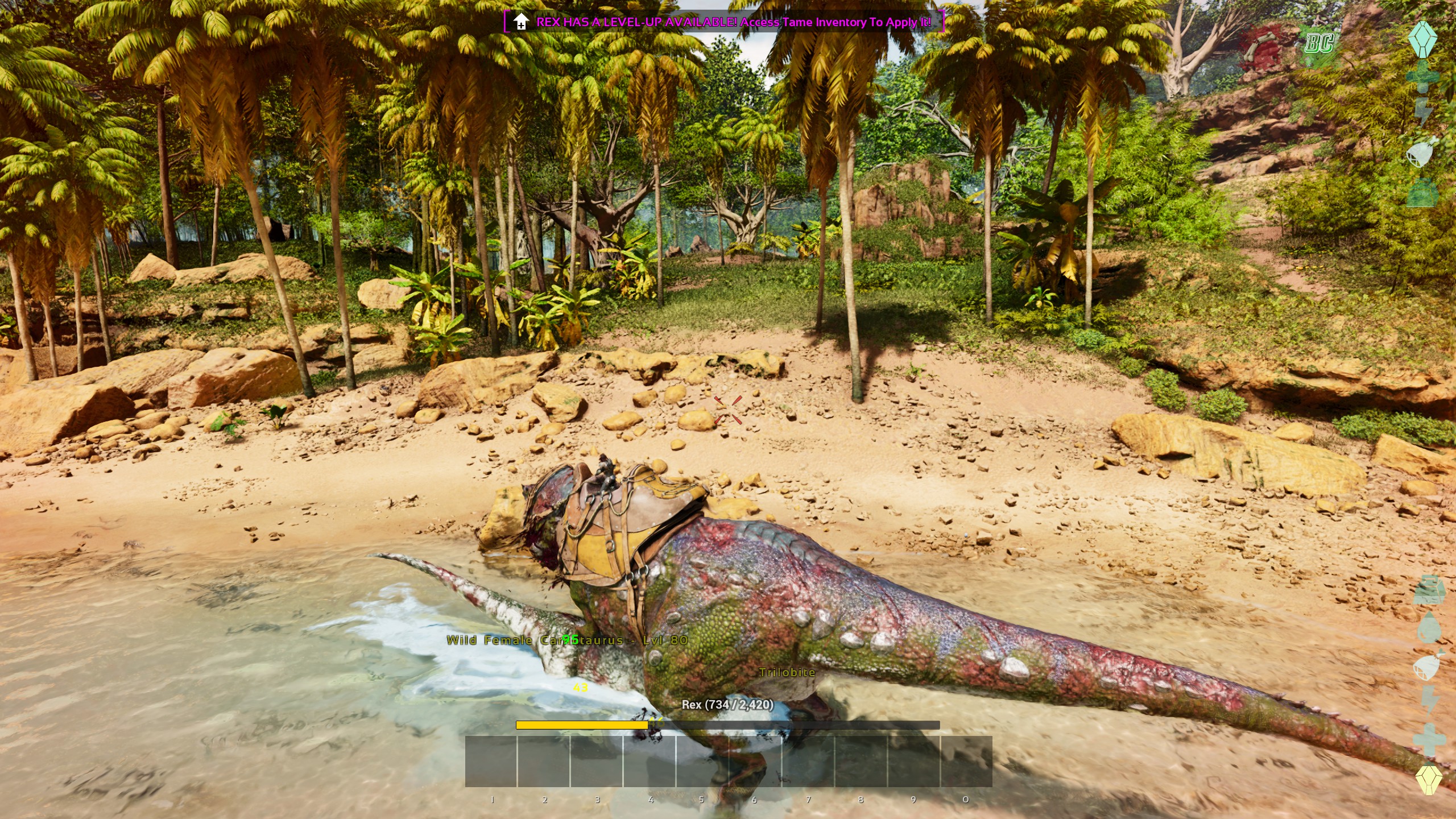The image size is (1456, 819).
Task: Click the Wild Female Carnotaurus nameplate
Action: [569, 640]
